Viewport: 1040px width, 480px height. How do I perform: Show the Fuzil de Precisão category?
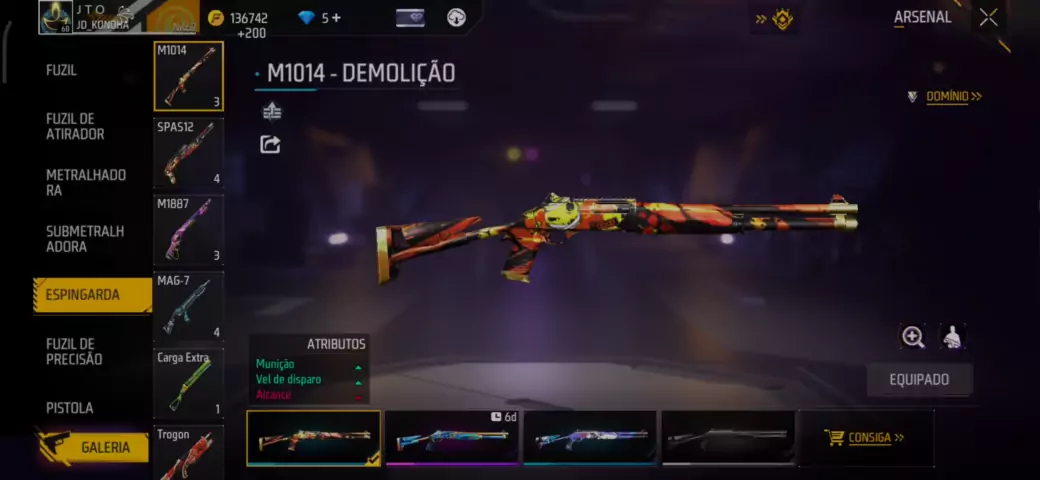click(74, 351)
